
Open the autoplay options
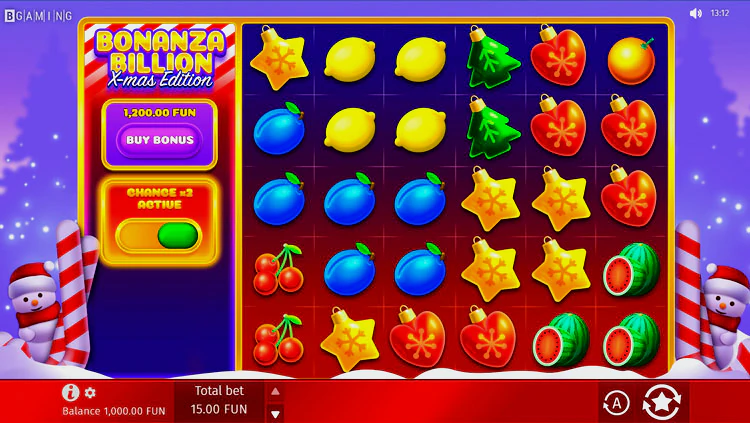[x=617, y=402]
